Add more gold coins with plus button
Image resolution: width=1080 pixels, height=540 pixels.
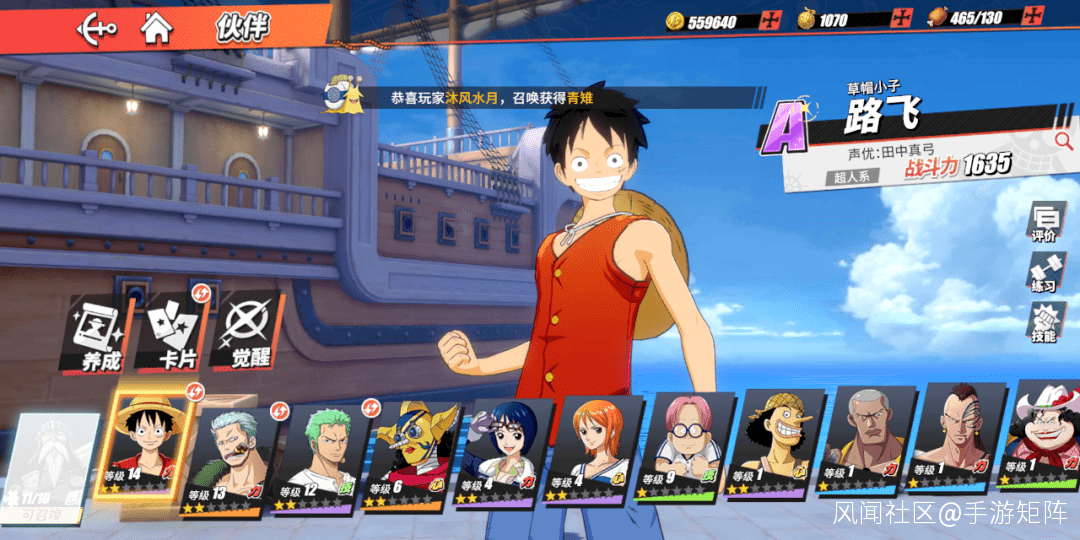pos(770,20)
